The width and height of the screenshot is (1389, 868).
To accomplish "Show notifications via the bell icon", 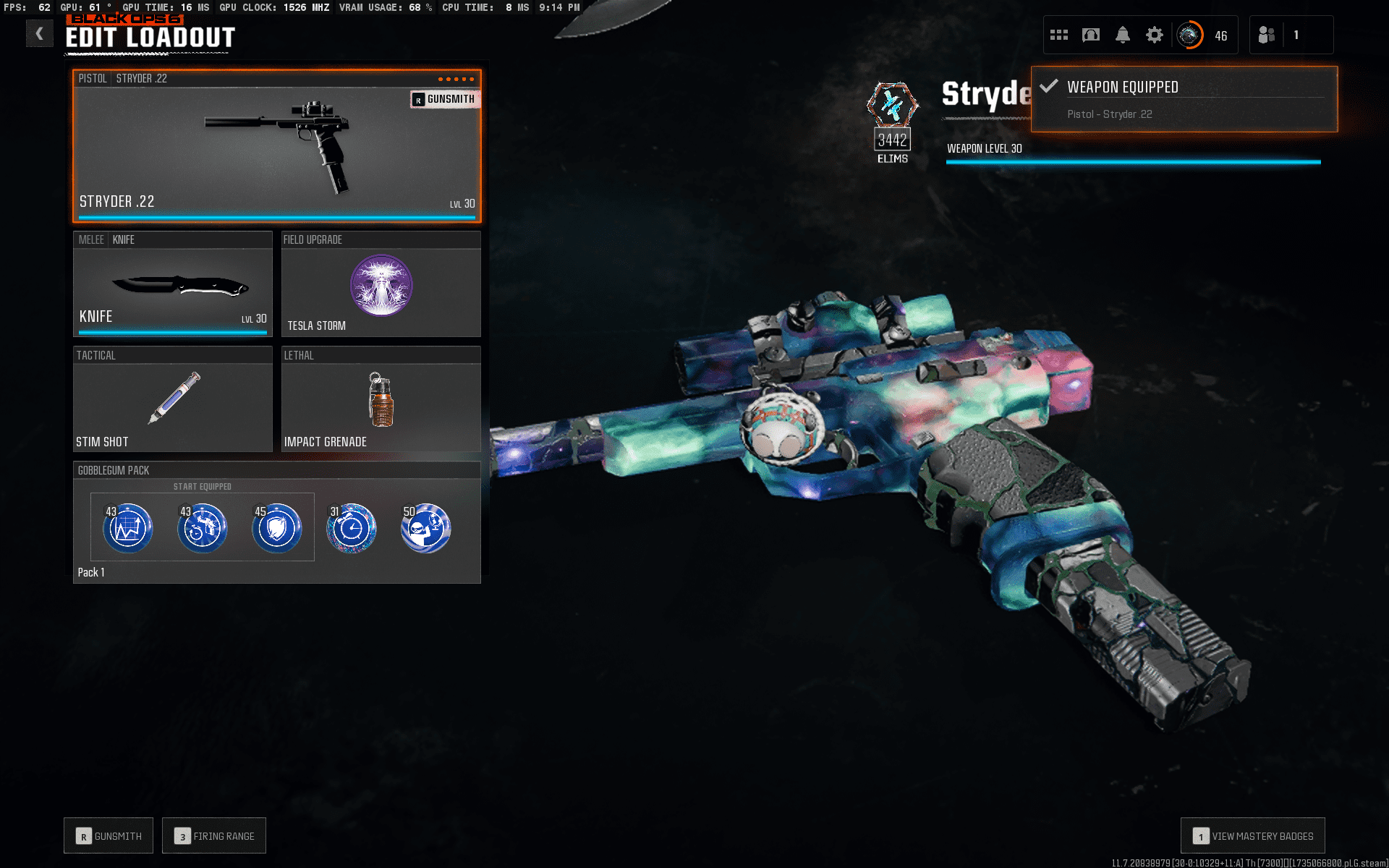I will click(1123, 35).
